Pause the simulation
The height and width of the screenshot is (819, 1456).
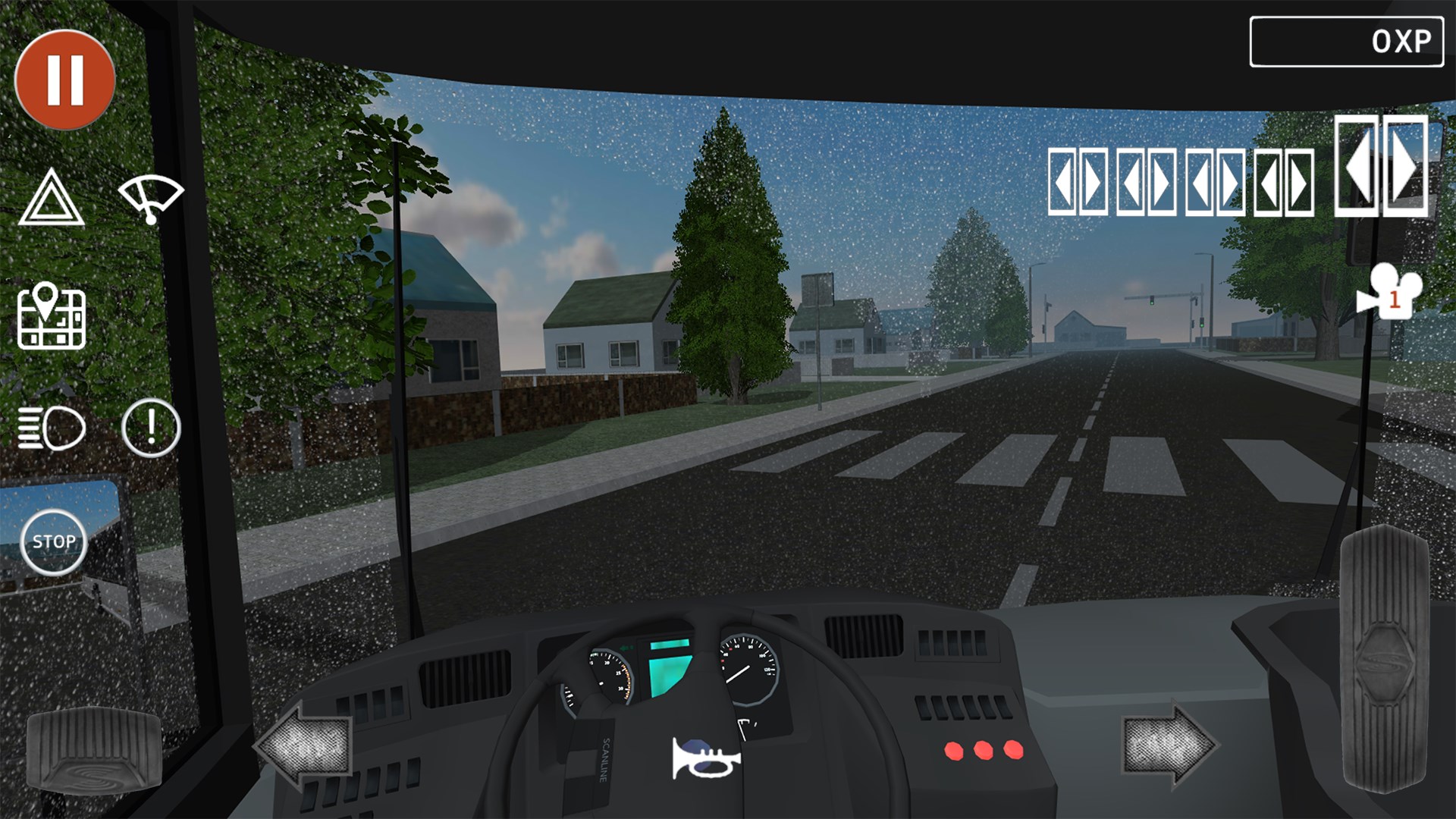click(67, 78)
